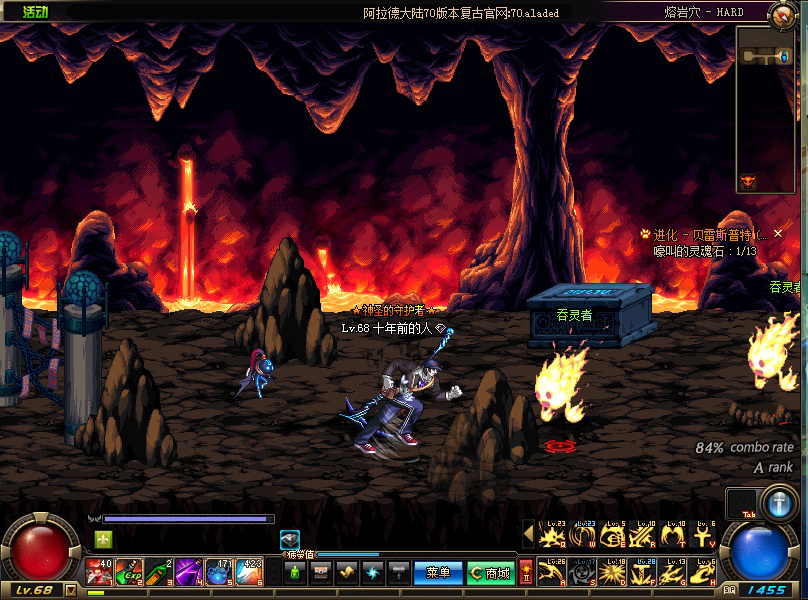Click the boss icon on the minimap
This screenshot has height=600, width=808.
pos(746,181)
